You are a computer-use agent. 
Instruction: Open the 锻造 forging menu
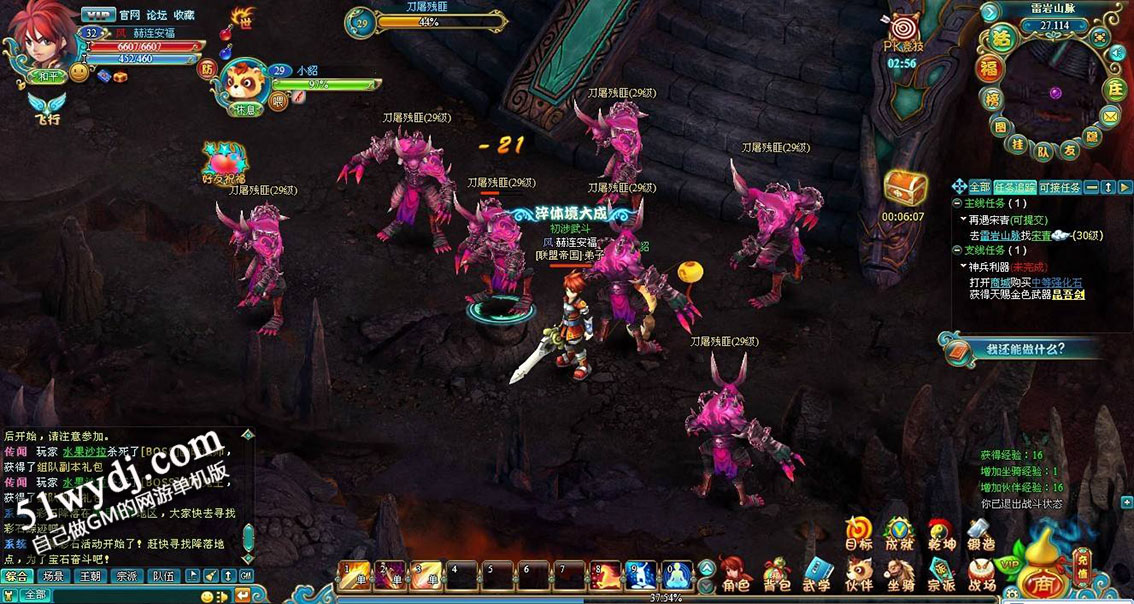coord(981,533)
